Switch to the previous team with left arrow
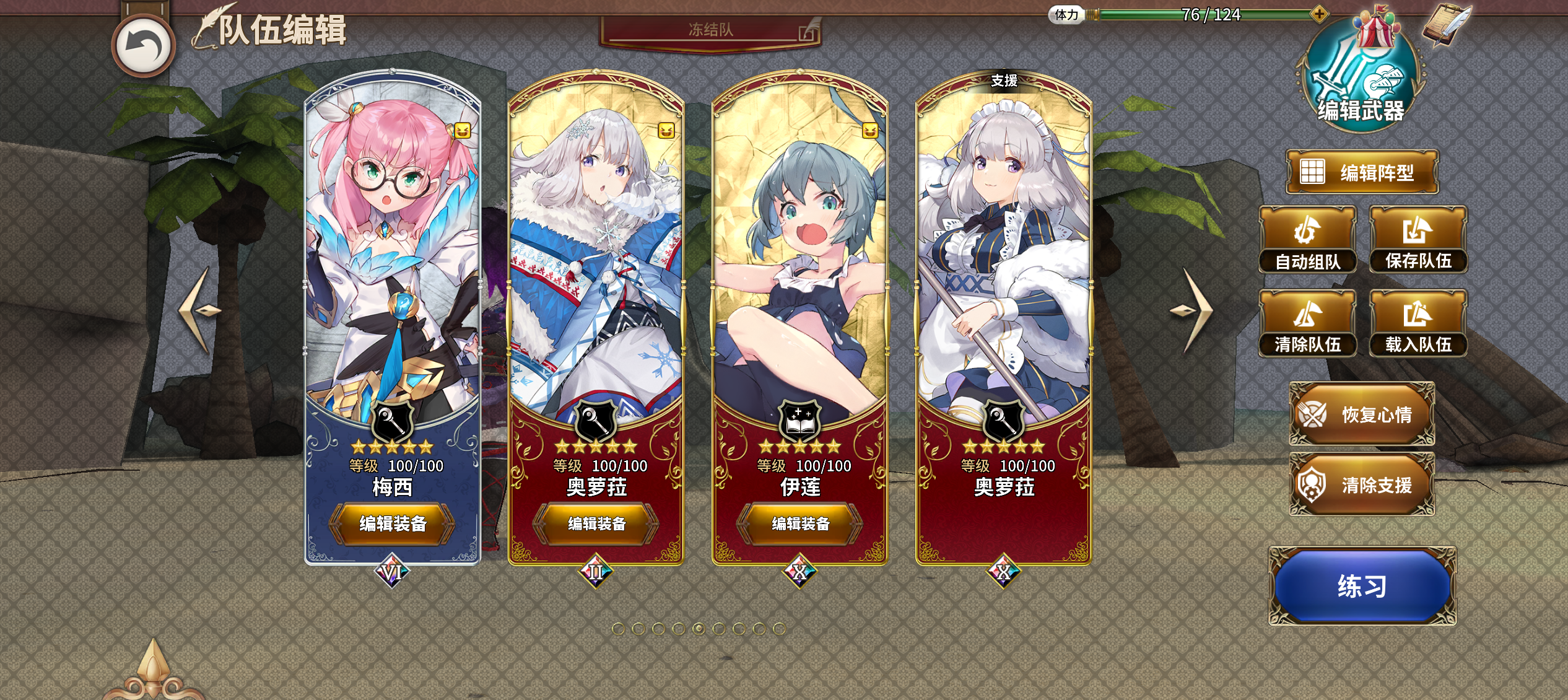 click(x=199, y=310)
